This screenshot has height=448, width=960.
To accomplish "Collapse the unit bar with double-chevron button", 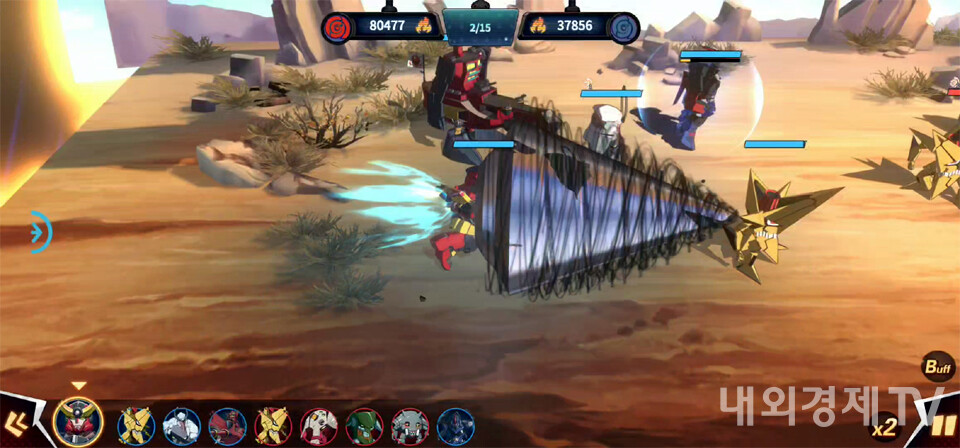I will tap(17, 422).
